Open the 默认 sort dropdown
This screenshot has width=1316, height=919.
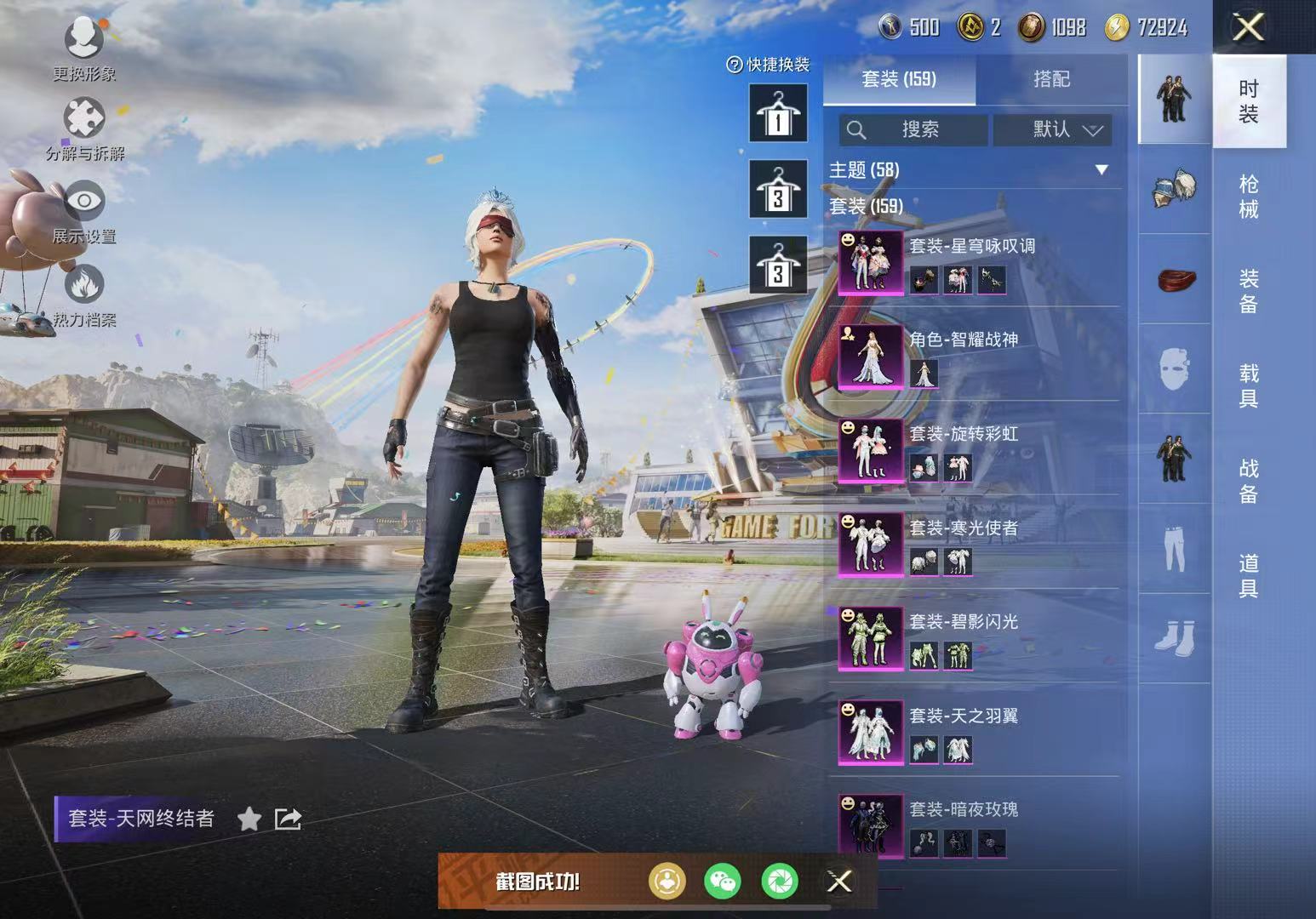[x=1053, y=129]
